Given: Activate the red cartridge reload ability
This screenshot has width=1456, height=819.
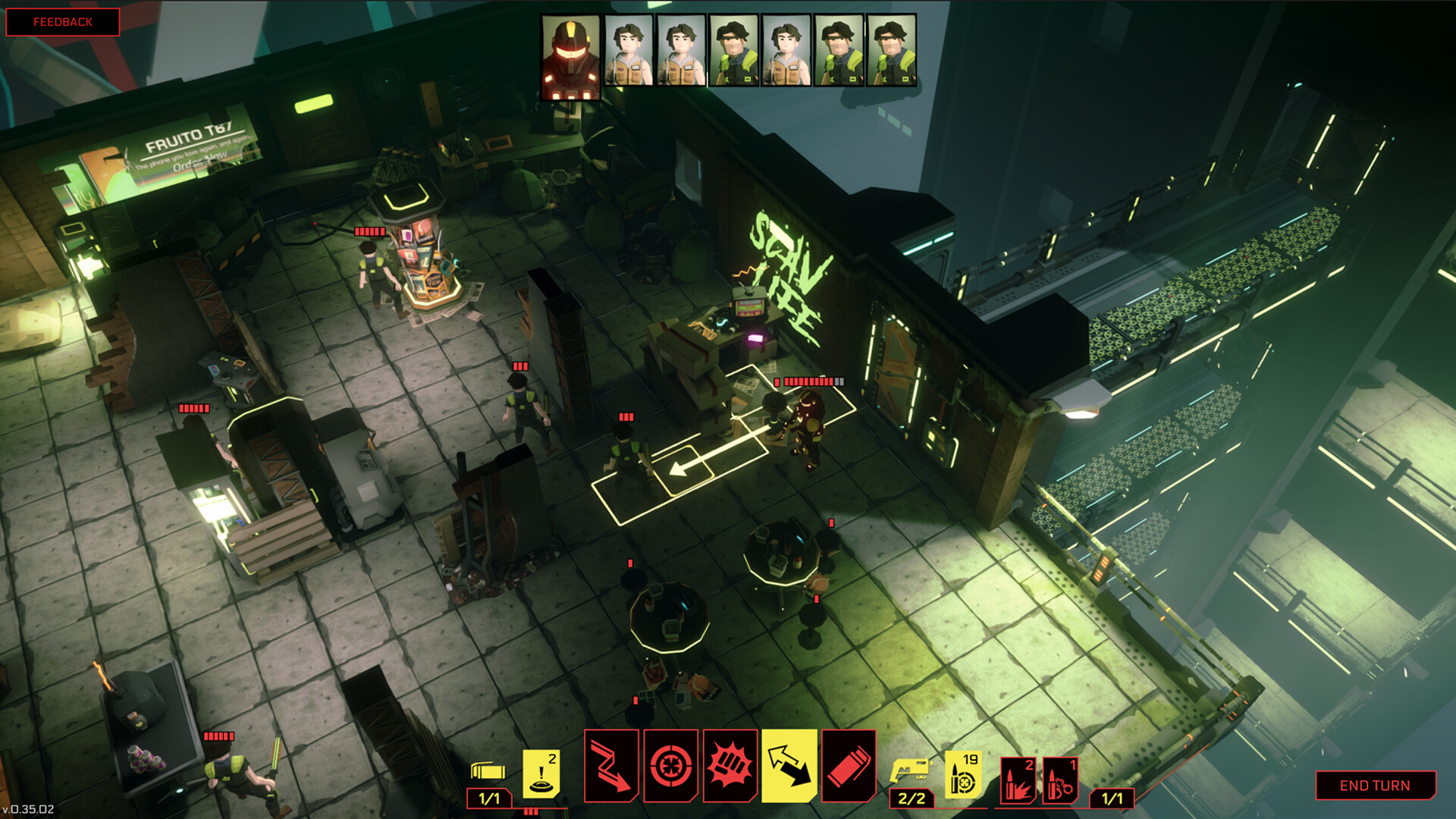Looking at the screenshot, I should pyautogui.click(x=849, y=766).
